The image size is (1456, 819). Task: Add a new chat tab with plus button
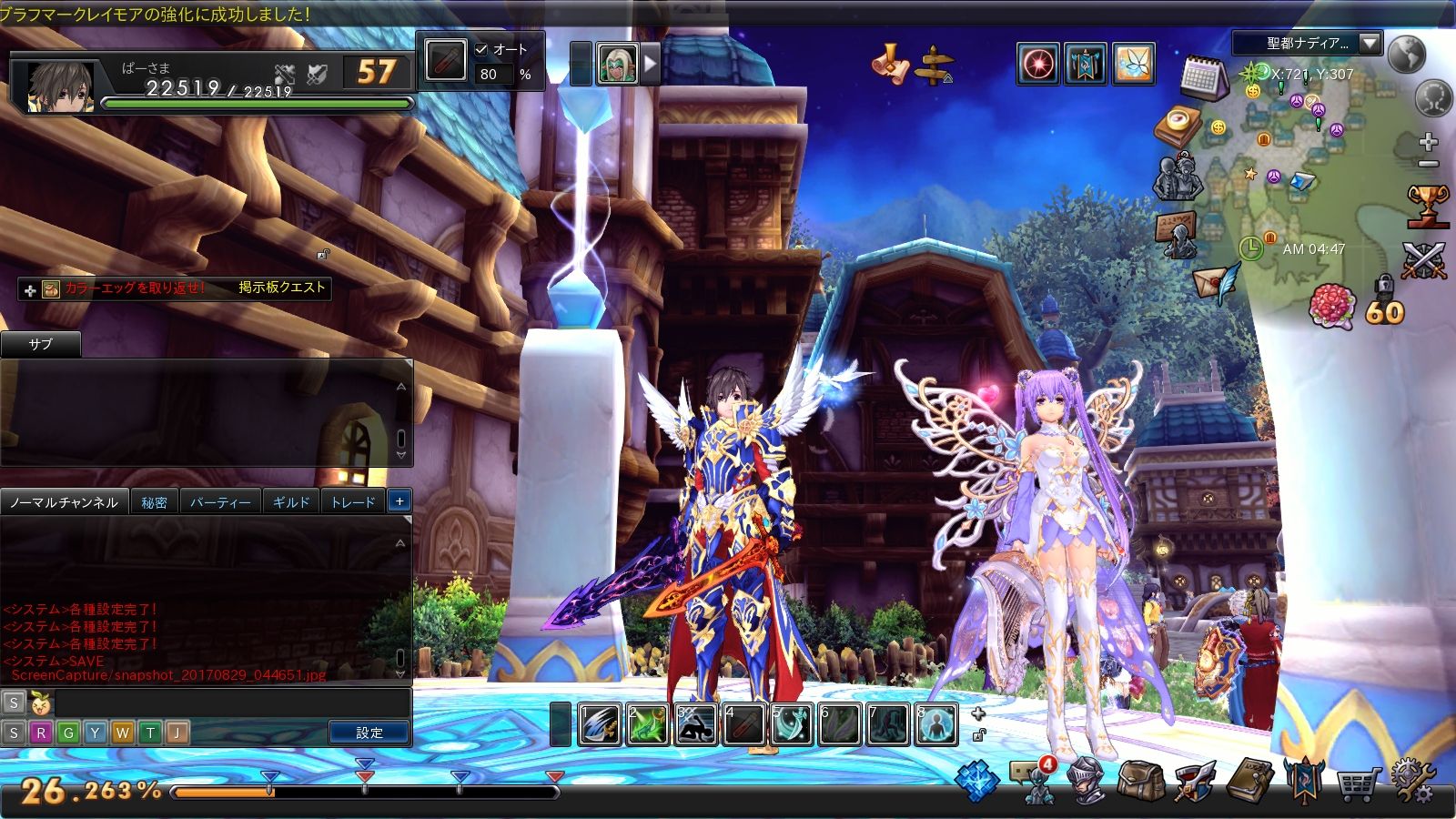point(399,501)
